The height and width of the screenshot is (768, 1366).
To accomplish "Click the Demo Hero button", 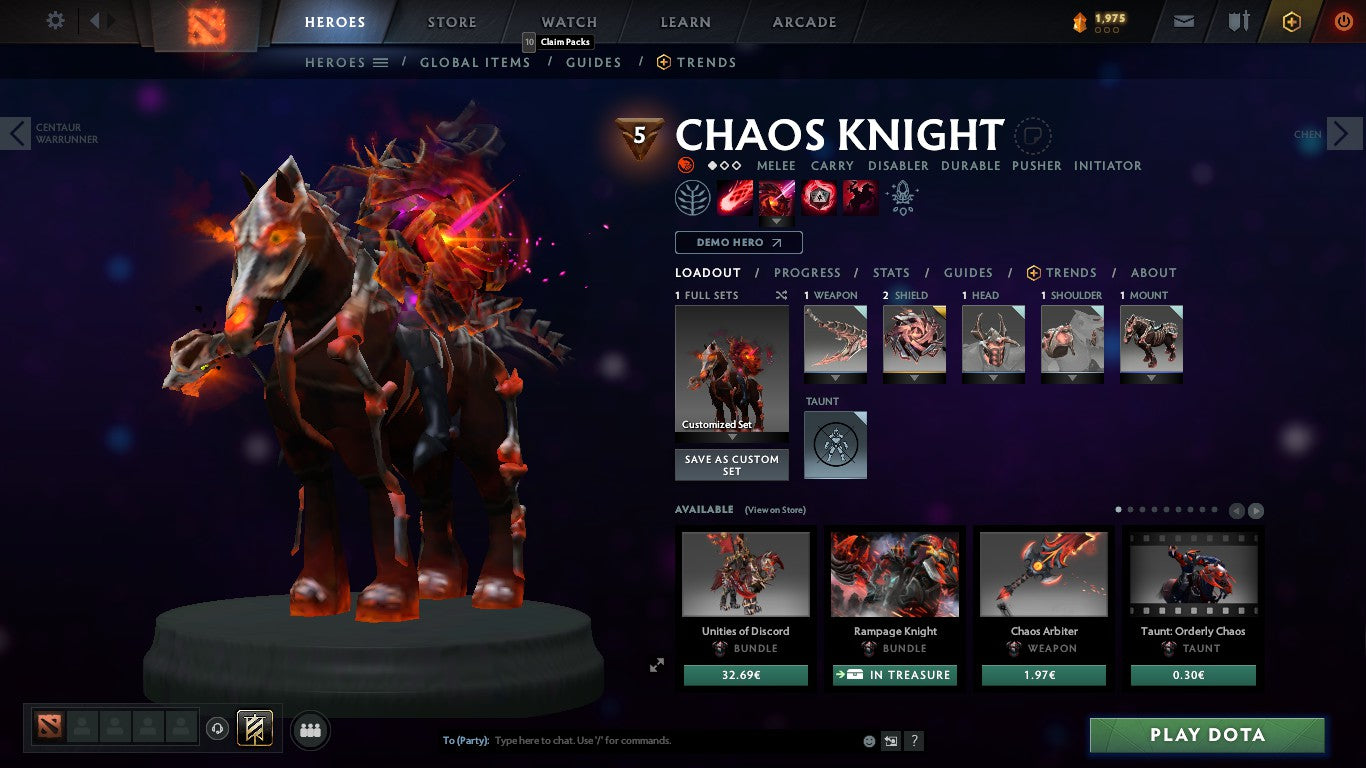I will tap(738, 242).
